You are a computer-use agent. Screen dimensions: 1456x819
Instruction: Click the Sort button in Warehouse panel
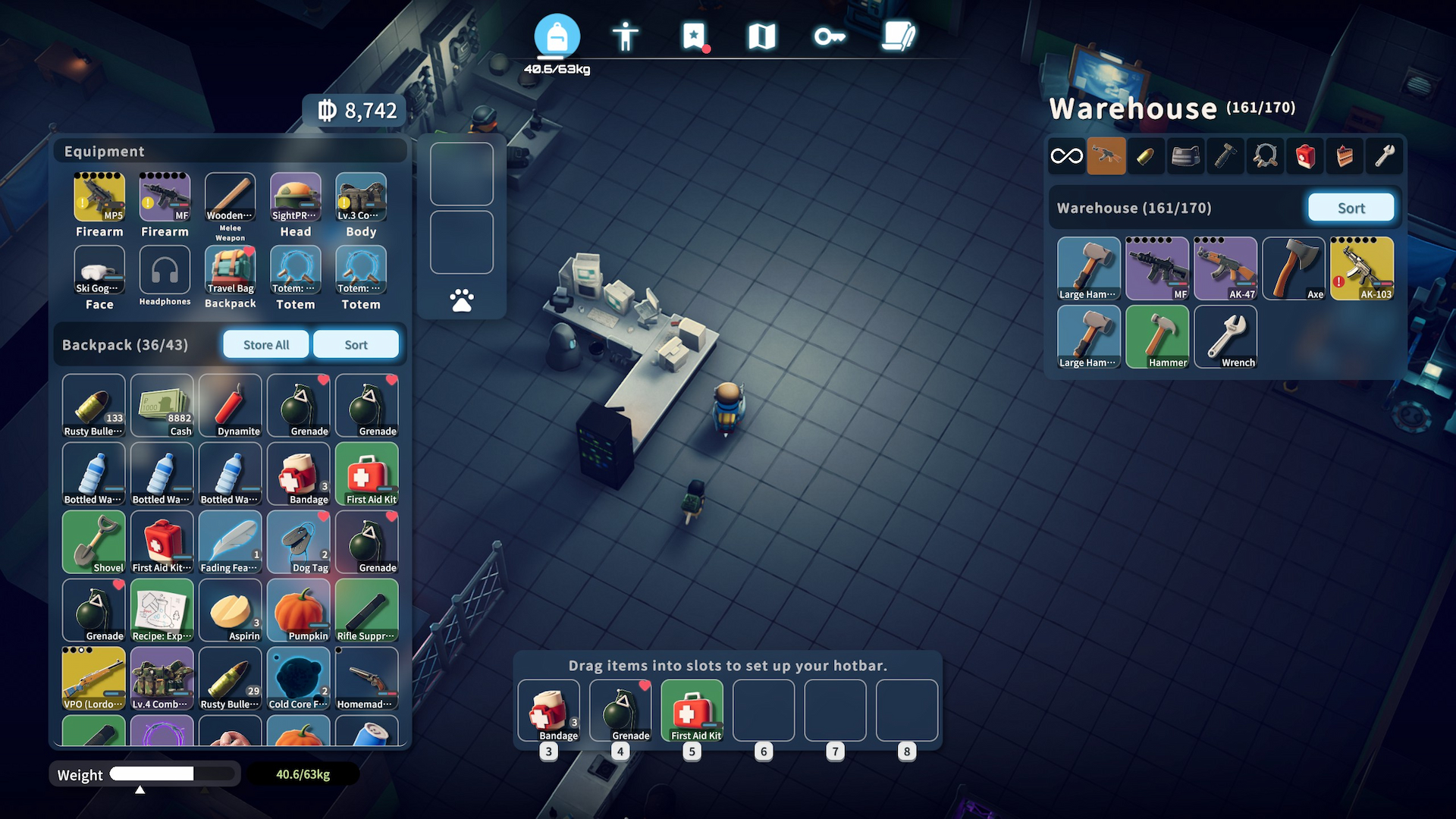point(1351,207)
